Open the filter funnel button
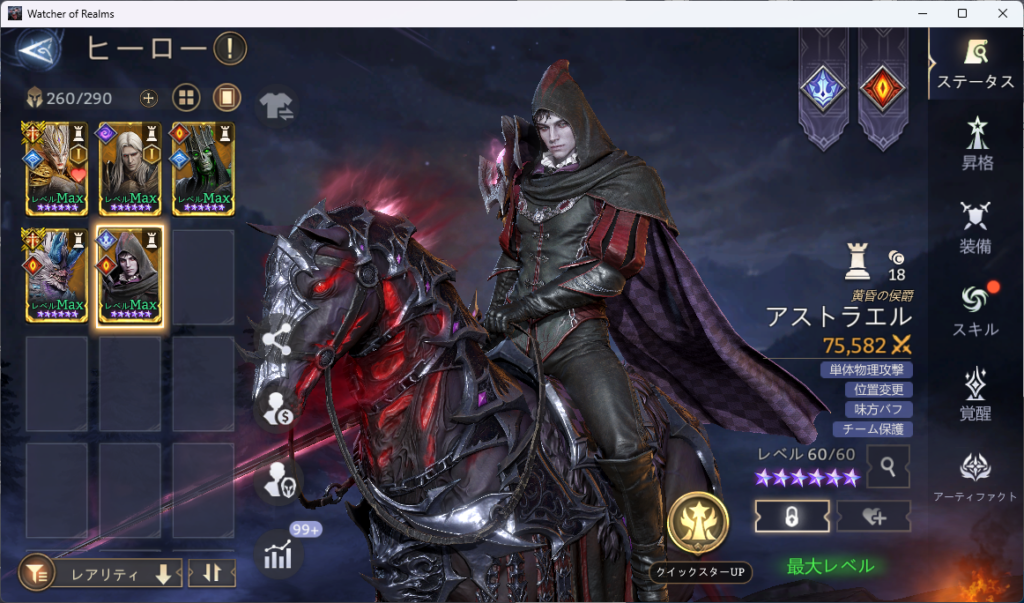Screen dimensions: 1024x603 coord(36,574)
